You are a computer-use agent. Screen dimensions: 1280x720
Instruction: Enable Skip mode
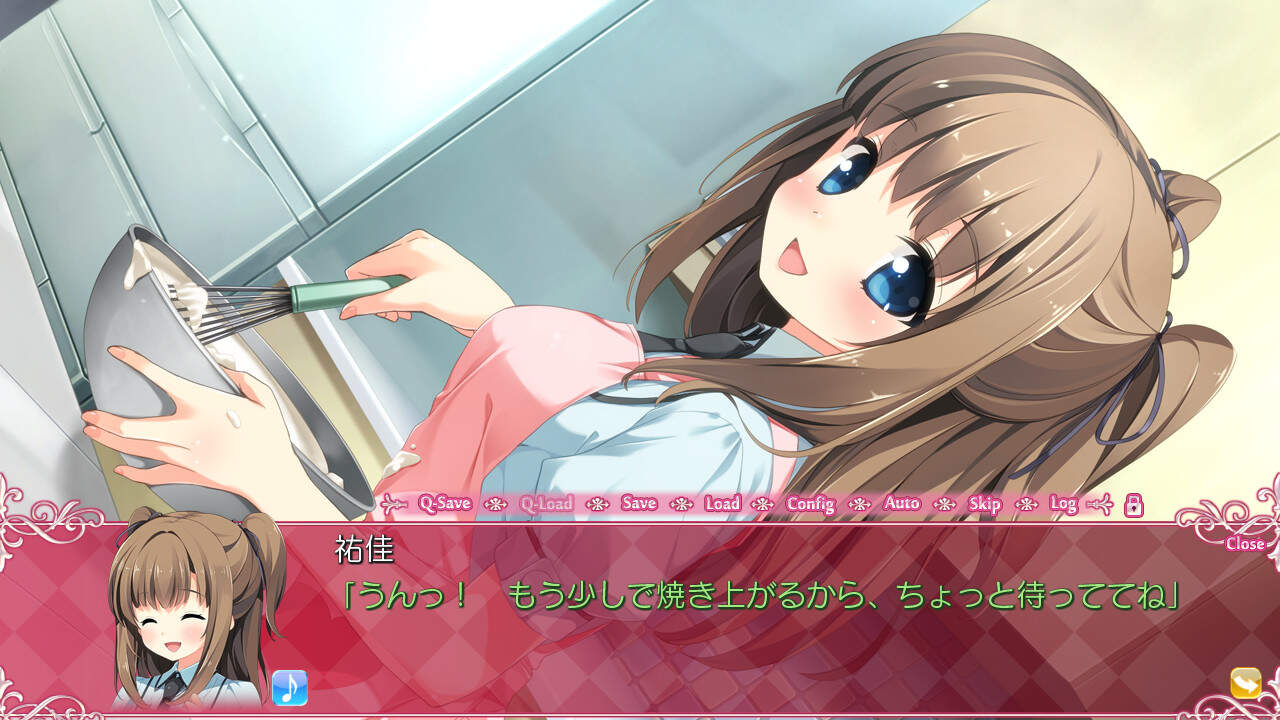986,505
